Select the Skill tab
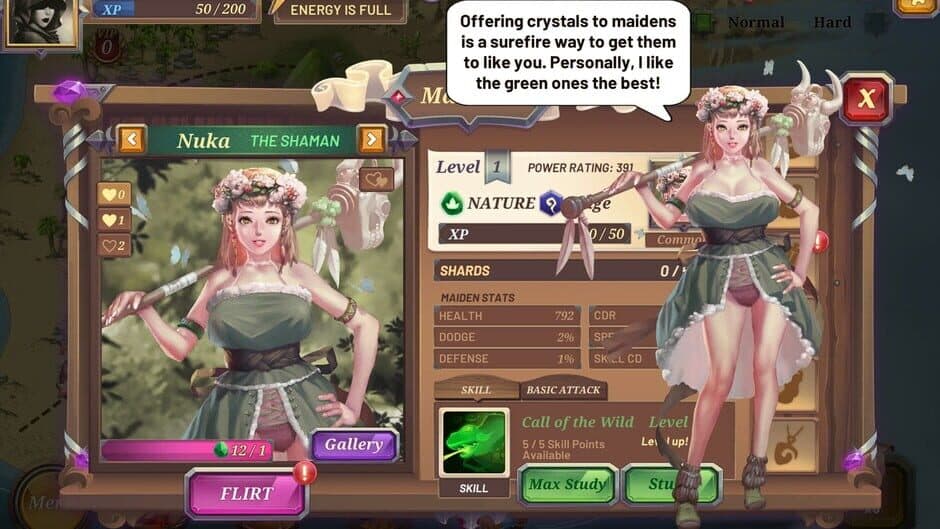This screenshot has width=940, height=529. 476,390
